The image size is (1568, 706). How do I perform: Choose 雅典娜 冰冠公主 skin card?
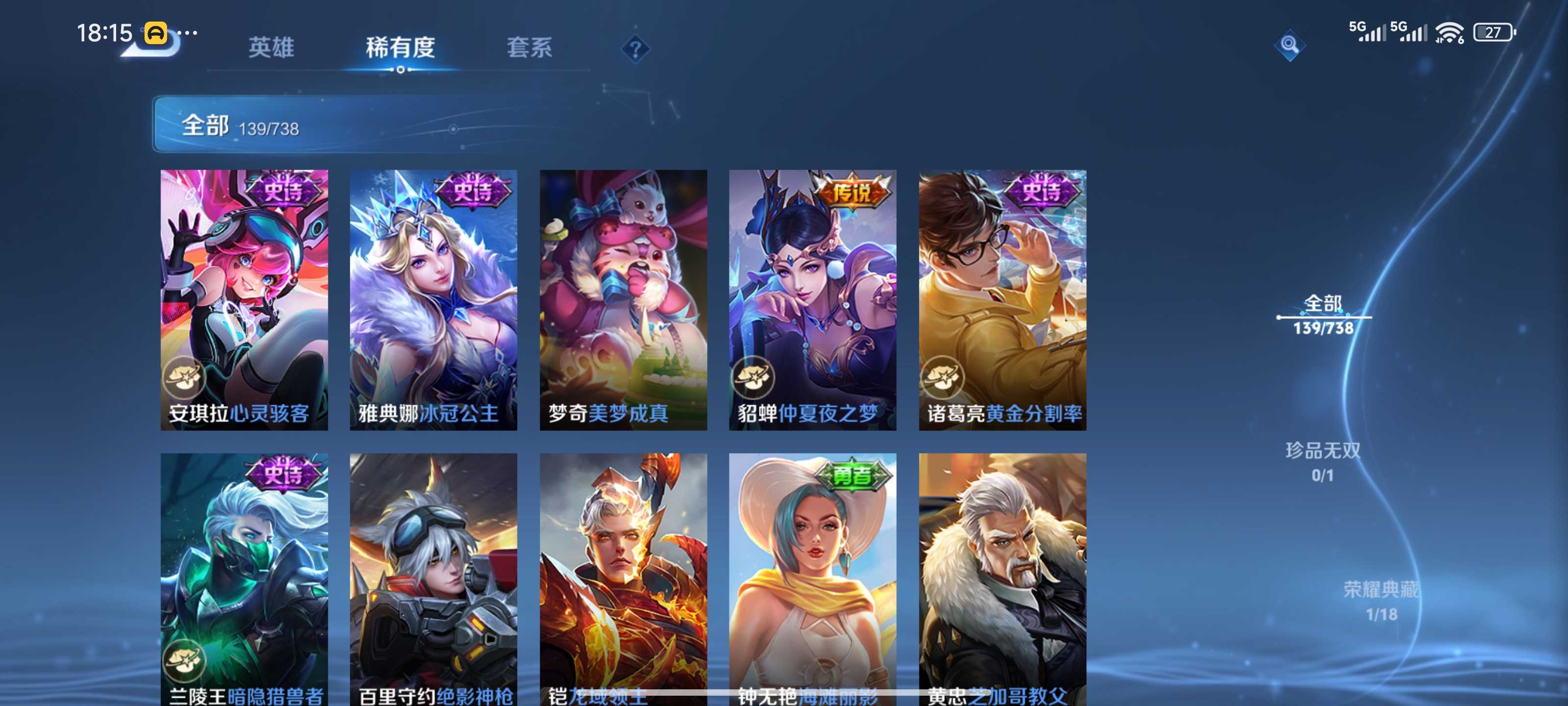point(433,300)
